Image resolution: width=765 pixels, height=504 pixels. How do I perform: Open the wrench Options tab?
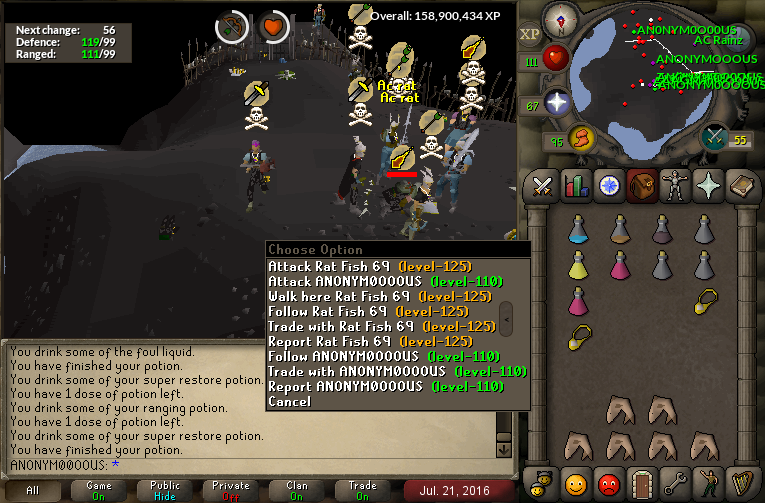[673, 485]
